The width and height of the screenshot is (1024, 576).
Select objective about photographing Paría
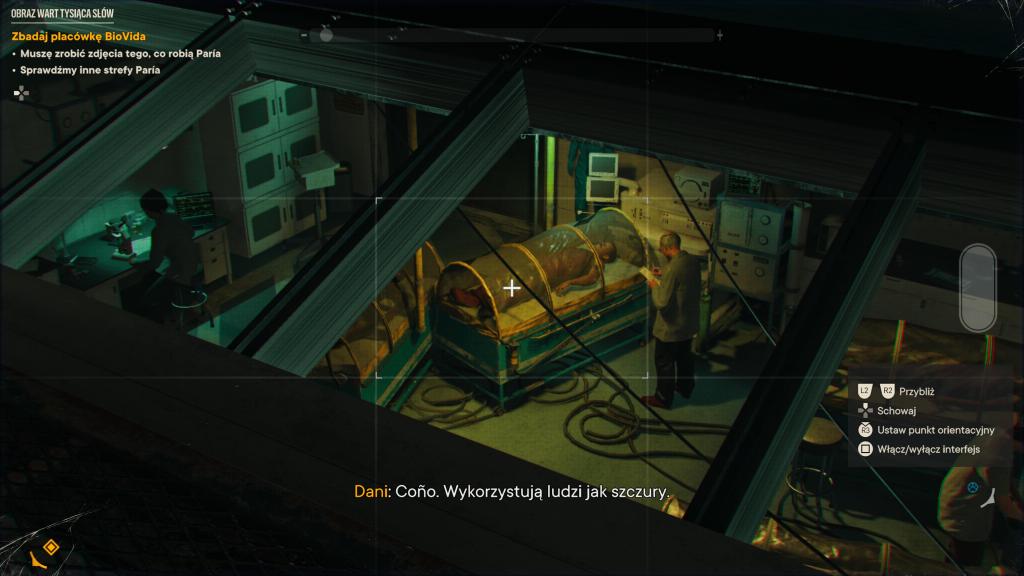tap(120, 53)
